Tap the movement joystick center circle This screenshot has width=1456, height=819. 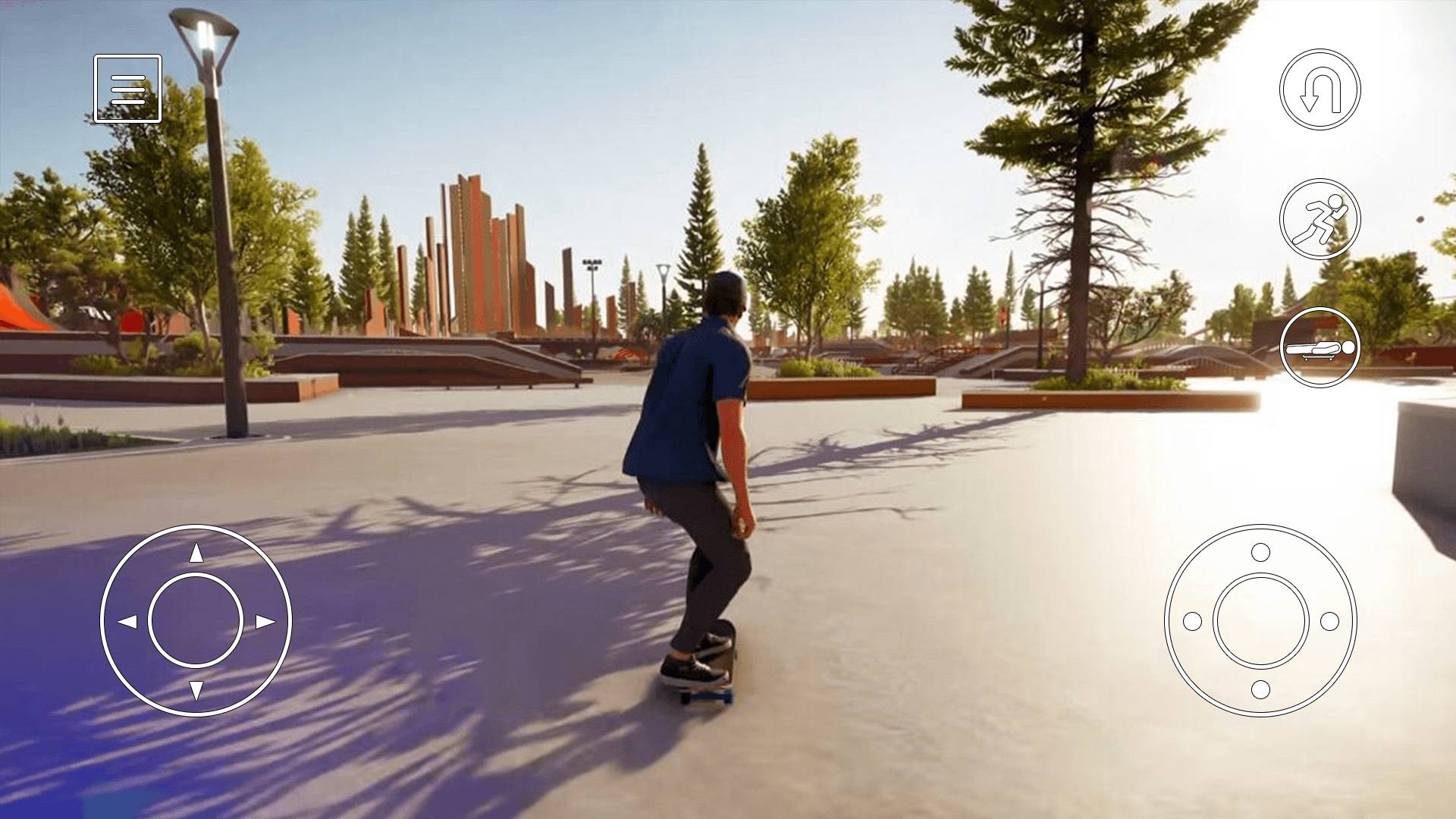pos(196,621)
